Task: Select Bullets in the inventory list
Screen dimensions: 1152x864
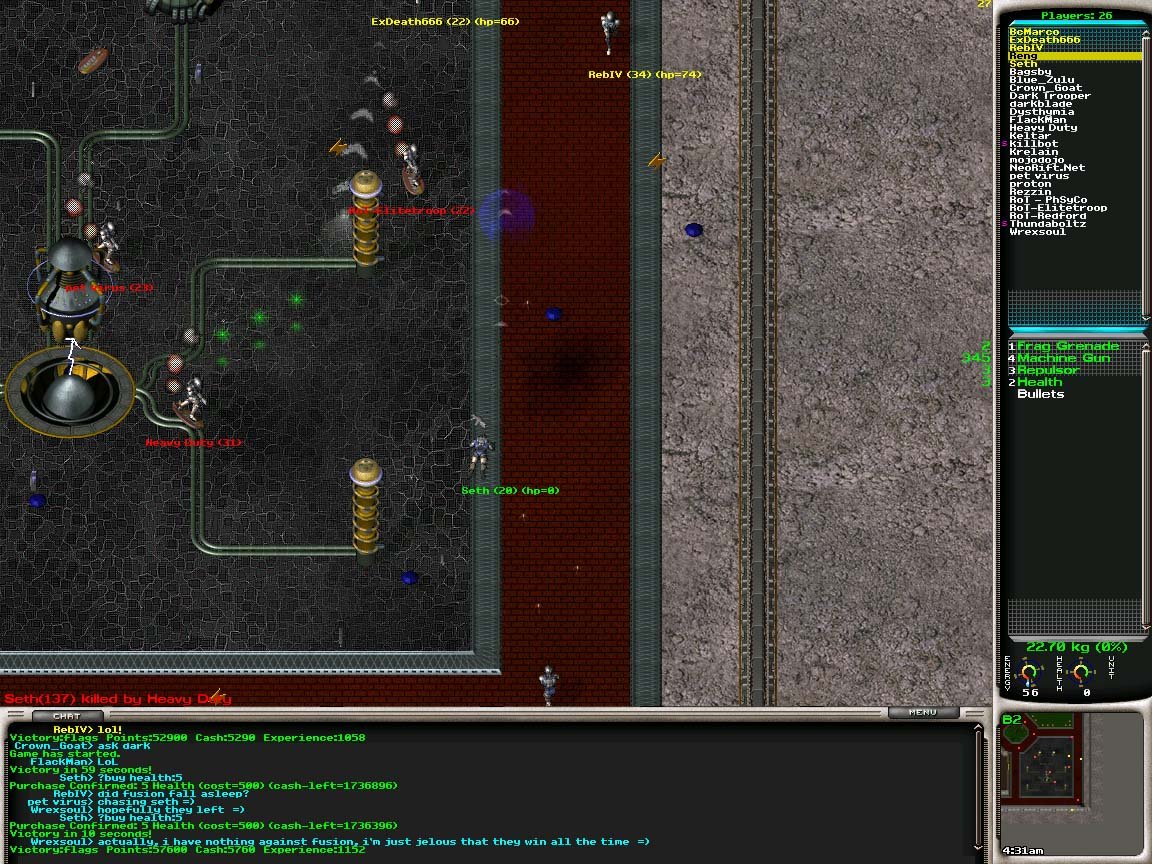Action: click(x=1040, y=394)
